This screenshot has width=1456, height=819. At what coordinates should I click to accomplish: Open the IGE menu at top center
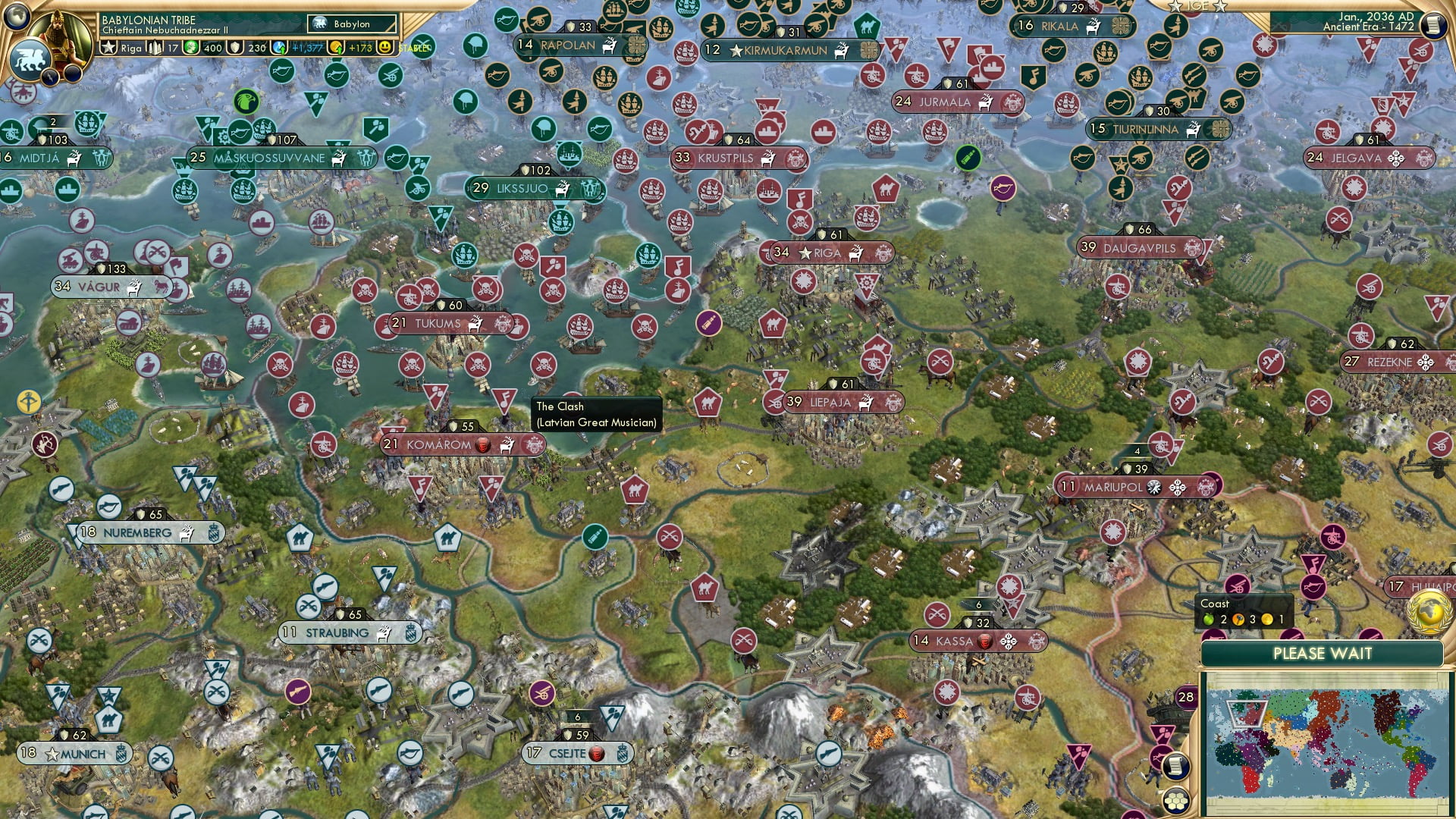[1196, 6]
